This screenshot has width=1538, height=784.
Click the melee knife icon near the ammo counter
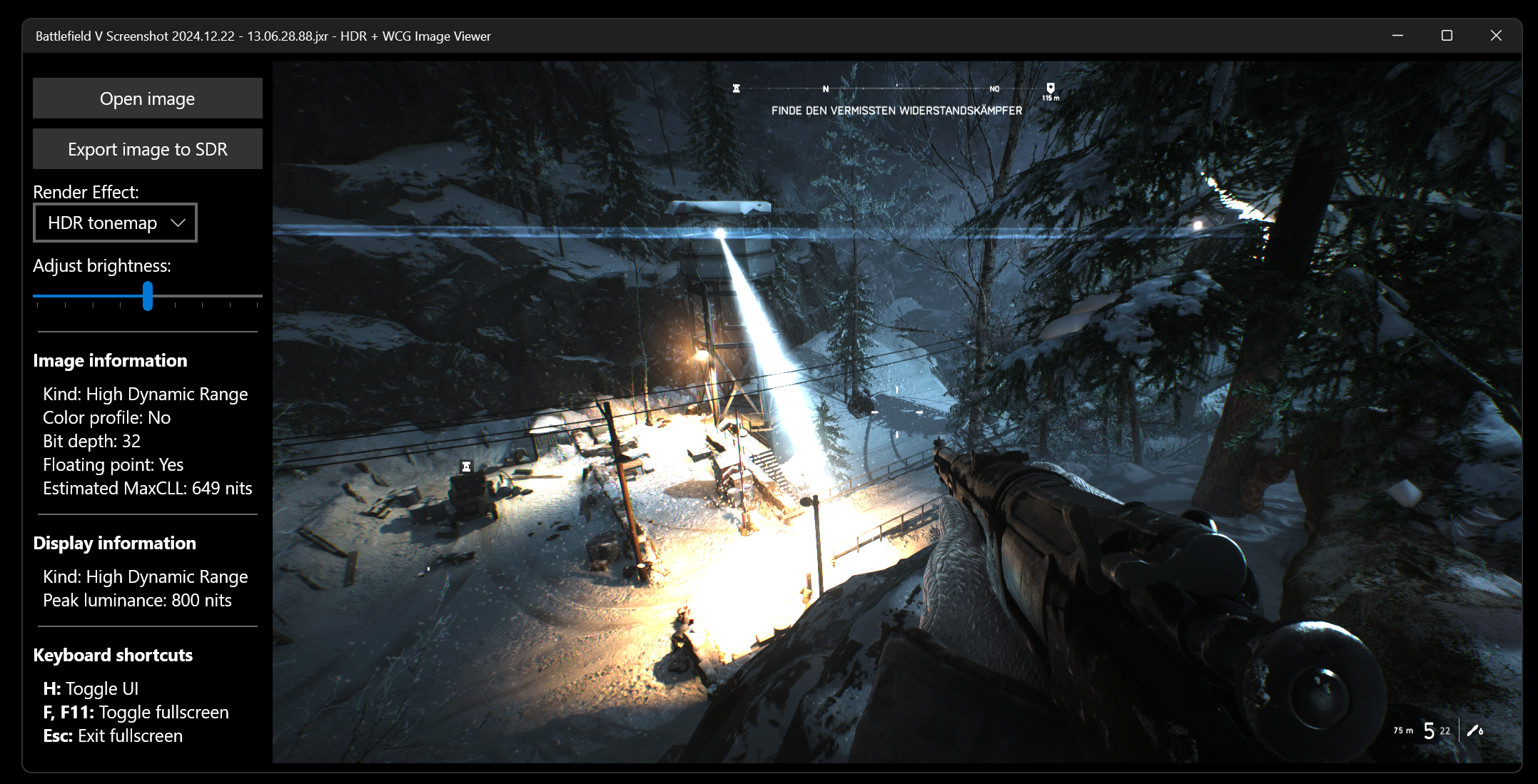[1473, 730]
